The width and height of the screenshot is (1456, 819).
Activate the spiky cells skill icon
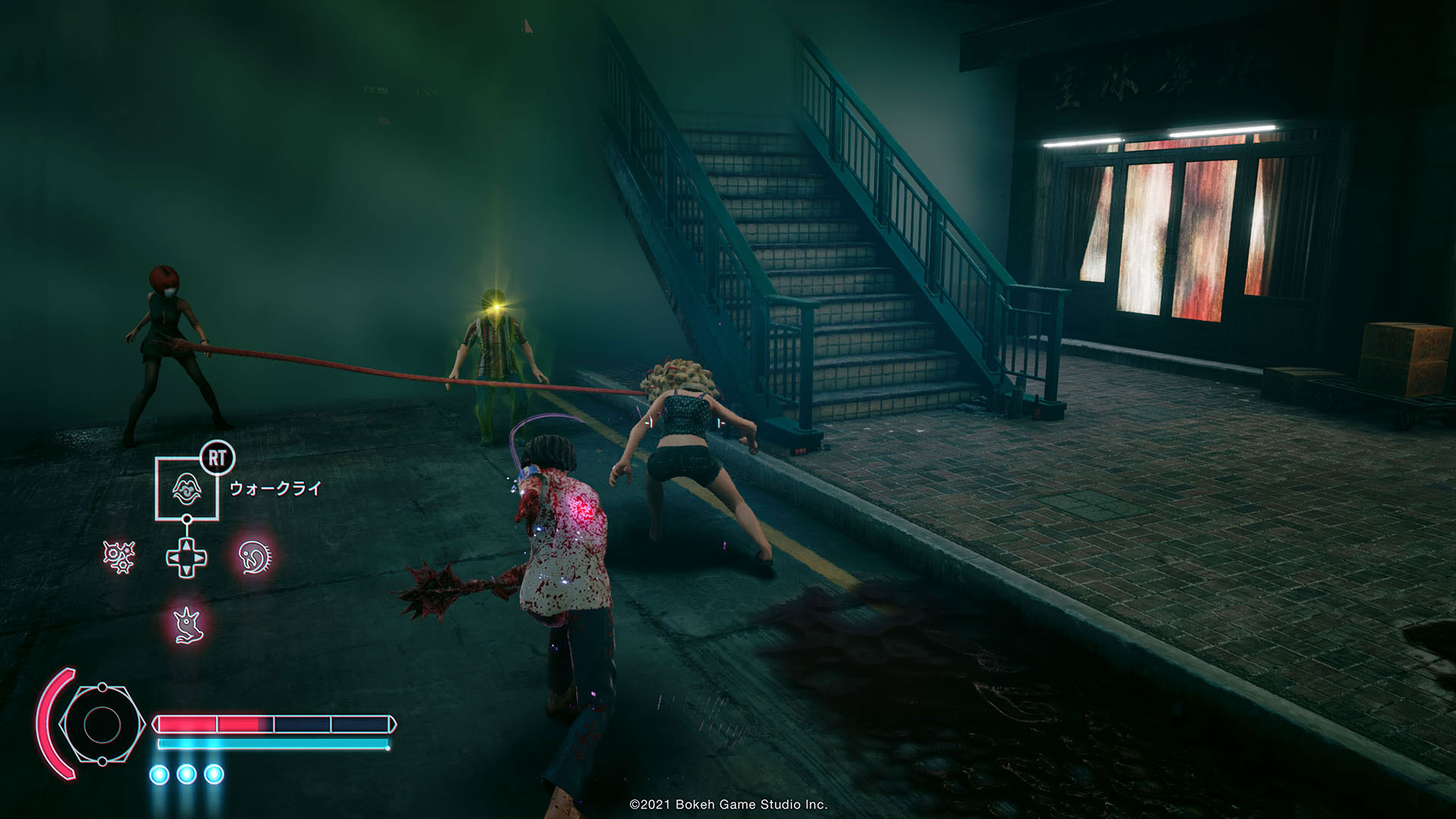pyautogui.click(x=119, y=557)
